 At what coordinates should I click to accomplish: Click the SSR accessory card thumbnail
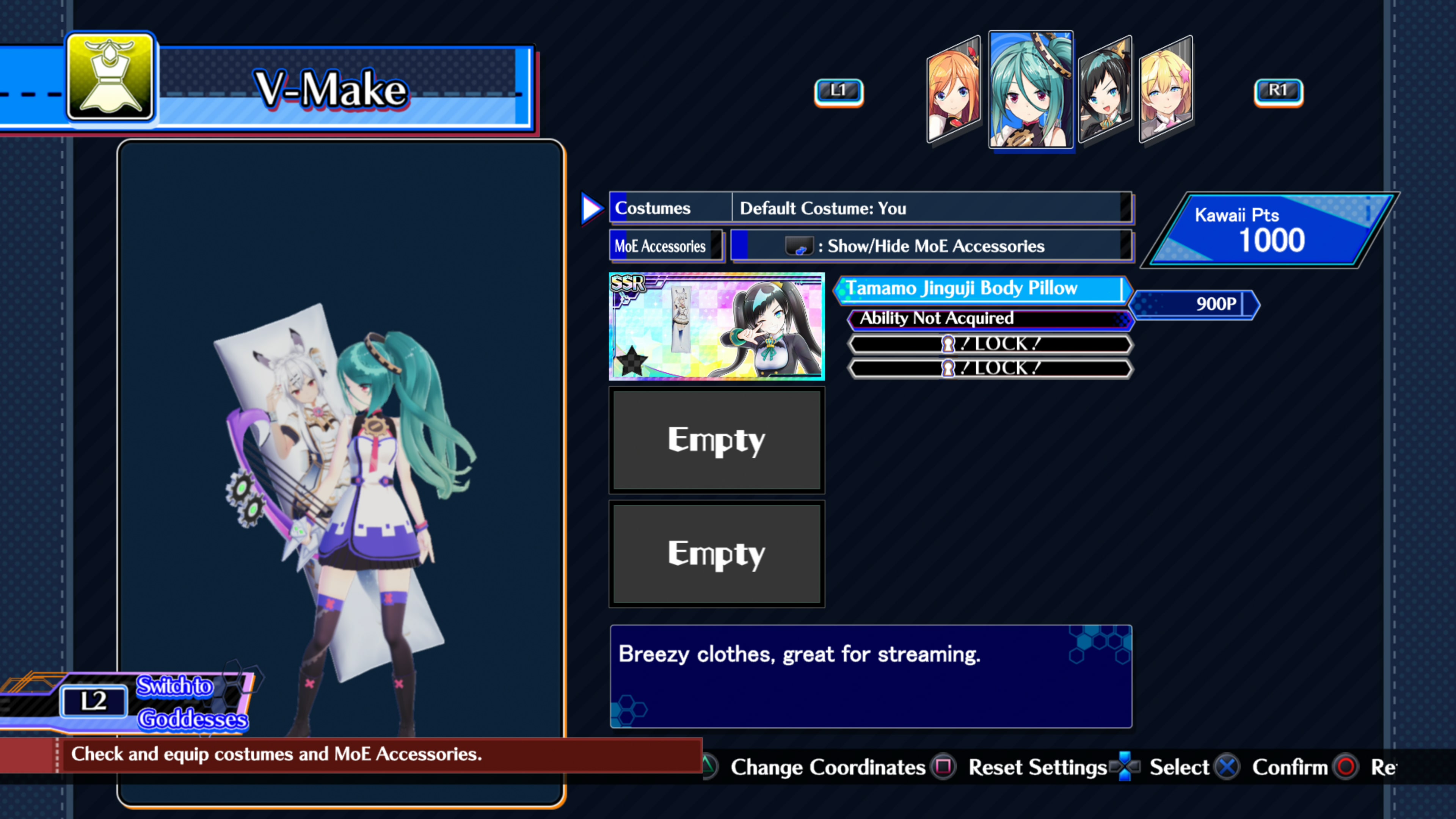(x=717, y=327)
